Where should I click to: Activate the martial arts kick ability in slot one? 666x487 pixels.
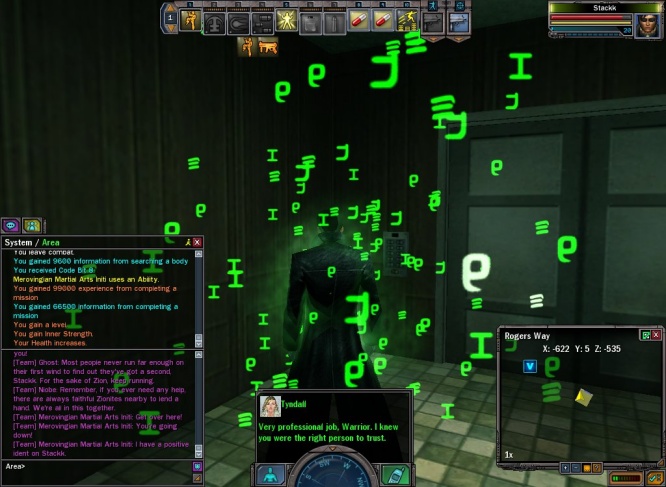[190, 20]
